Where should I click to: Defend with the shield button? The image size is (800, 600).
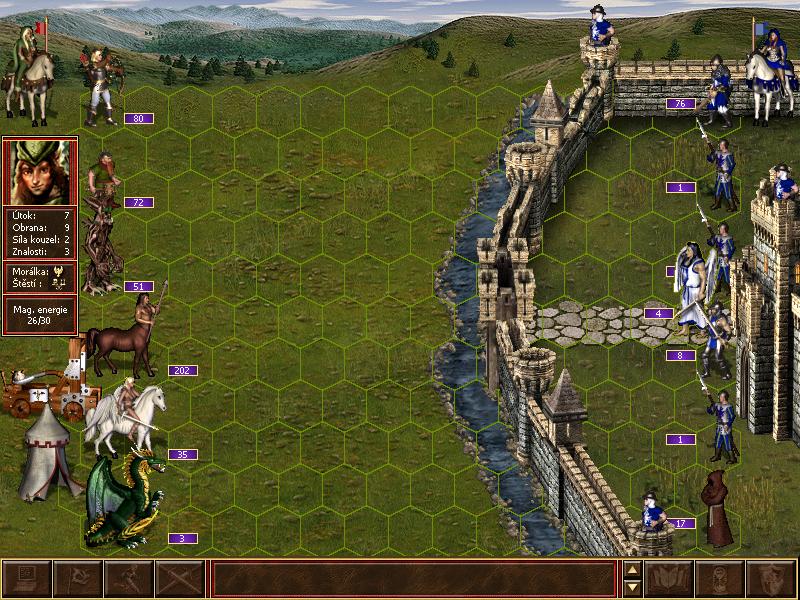pyautogui.click(x=770, y=578)
